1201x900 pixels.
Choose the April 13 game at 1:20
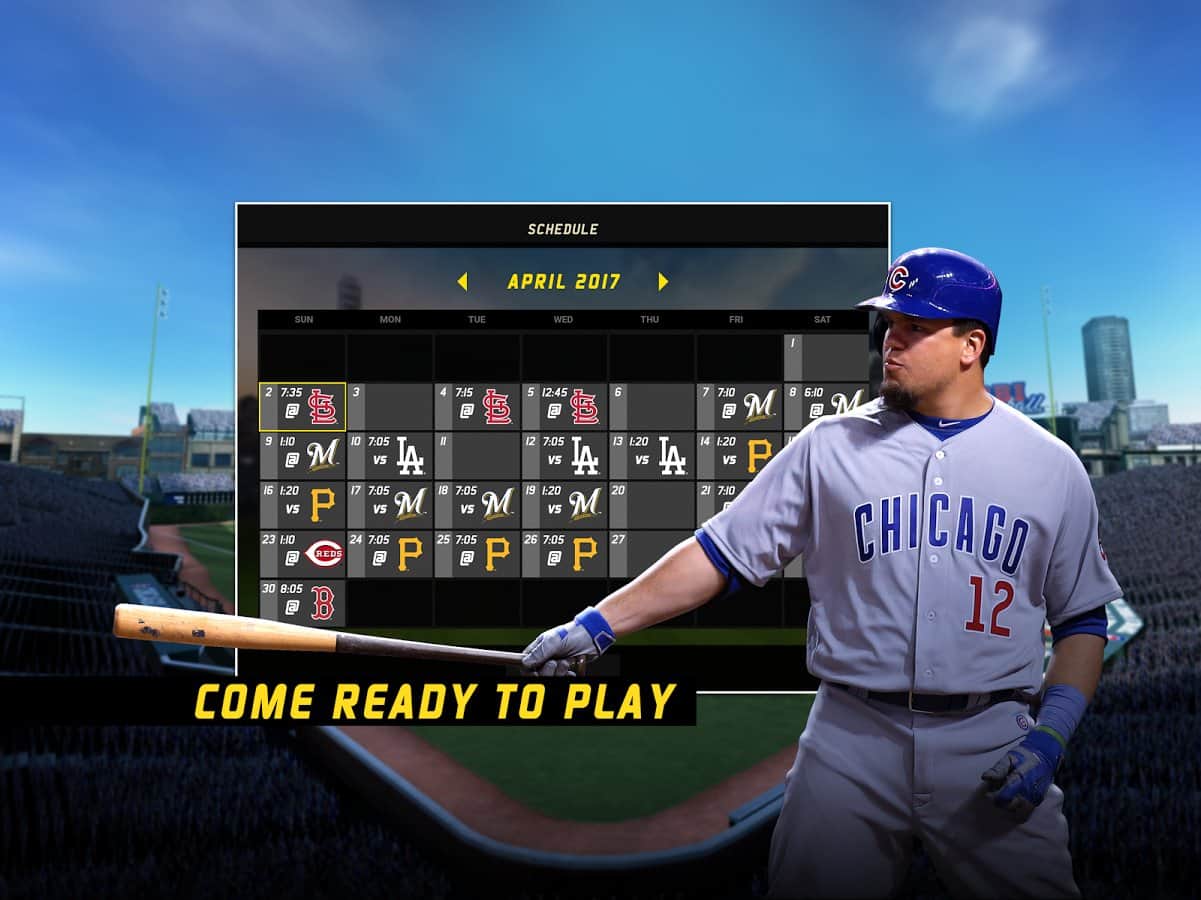(x=651, y=455)
